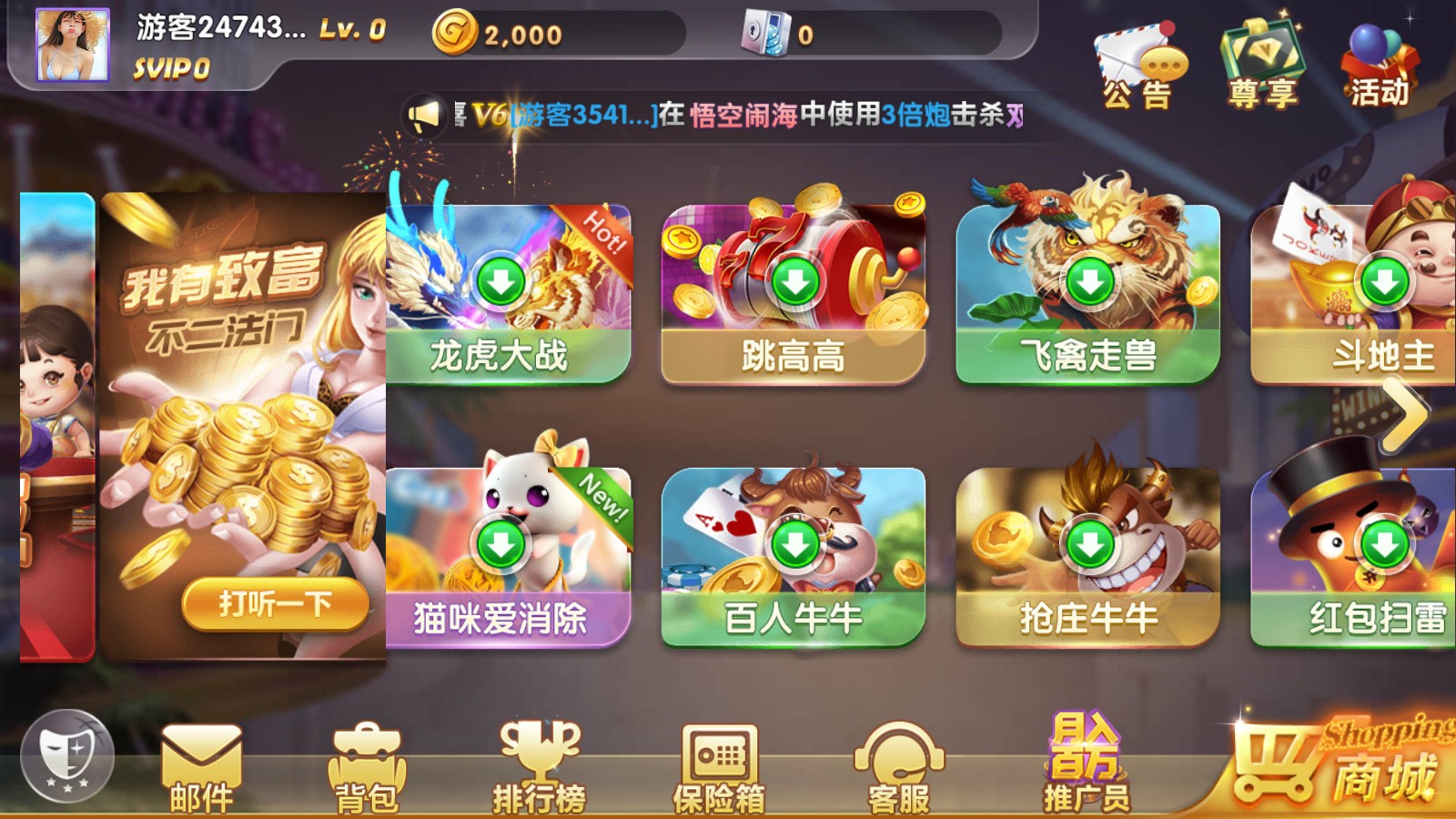Open the 活动 activities icon

(1379, 55)
